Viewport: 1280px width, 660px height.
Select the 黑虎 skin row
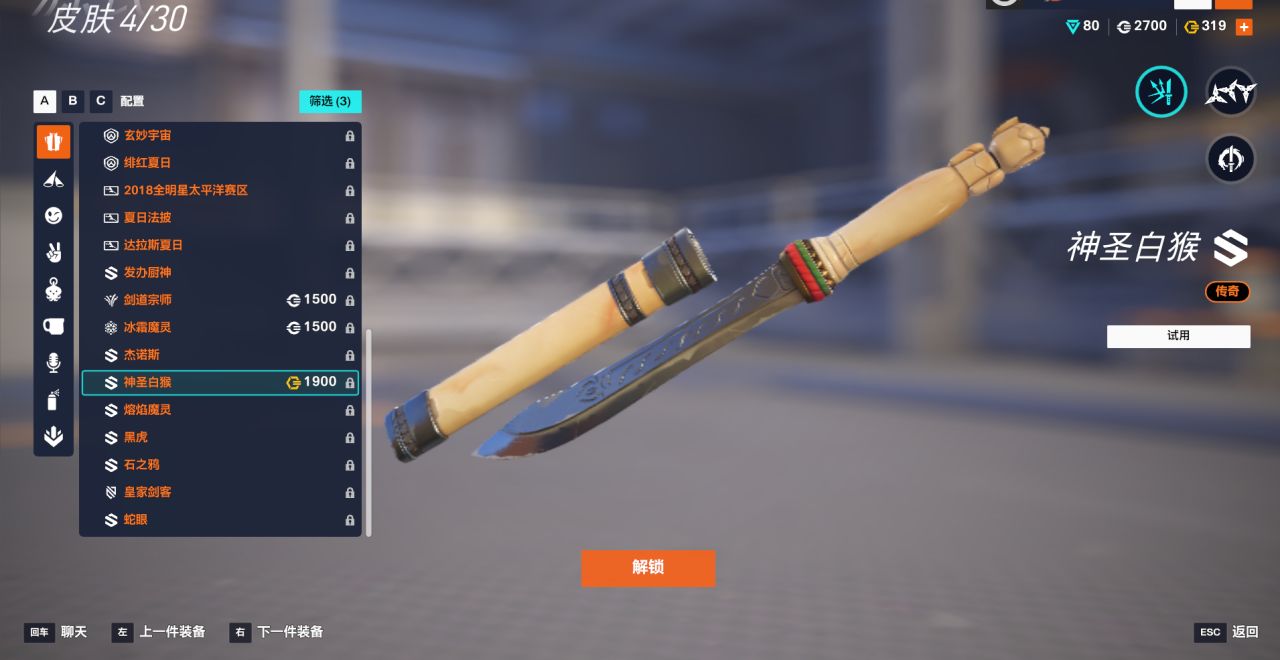click(x=220, y=437)
